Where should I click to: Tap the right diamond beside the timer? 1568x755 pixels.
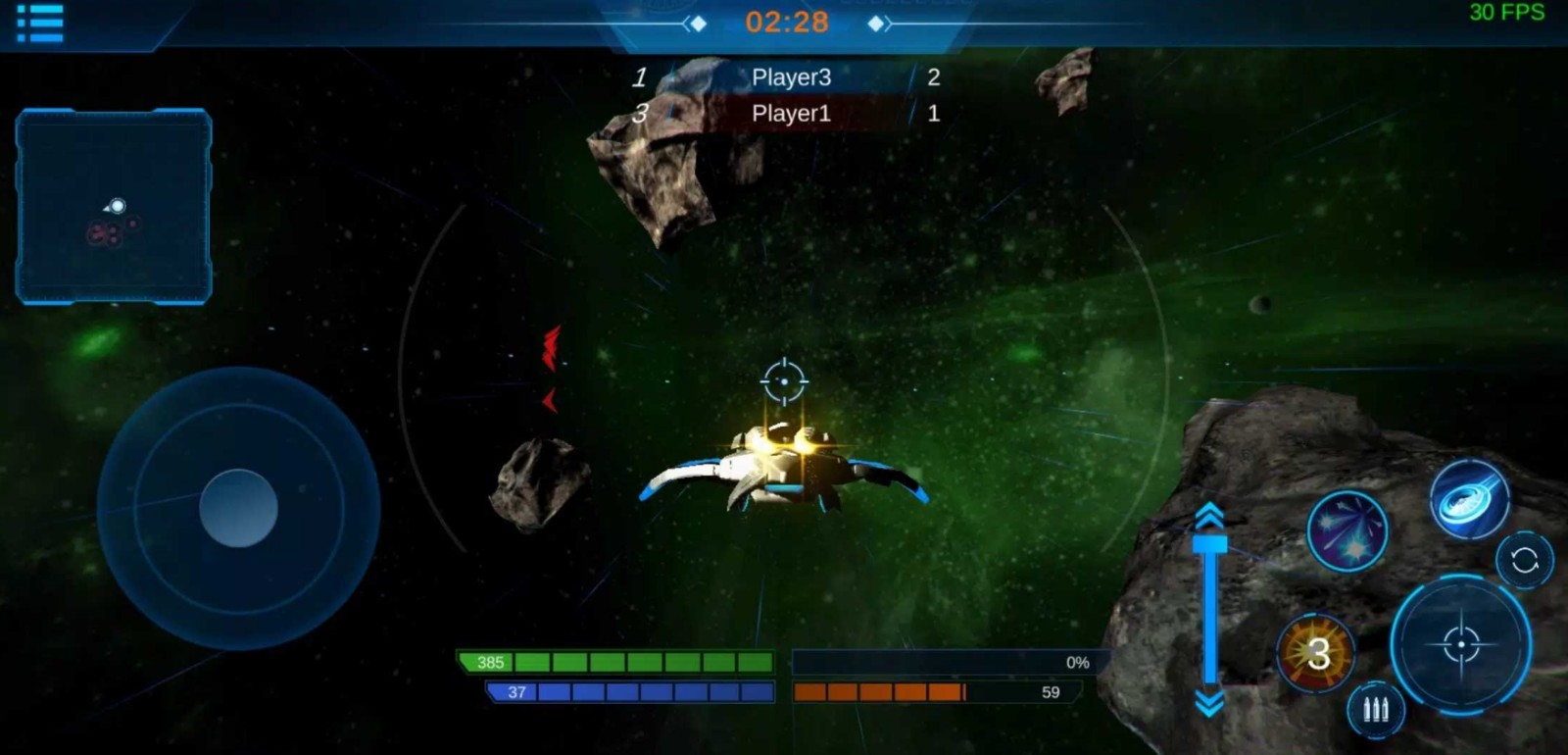[875, 22]
